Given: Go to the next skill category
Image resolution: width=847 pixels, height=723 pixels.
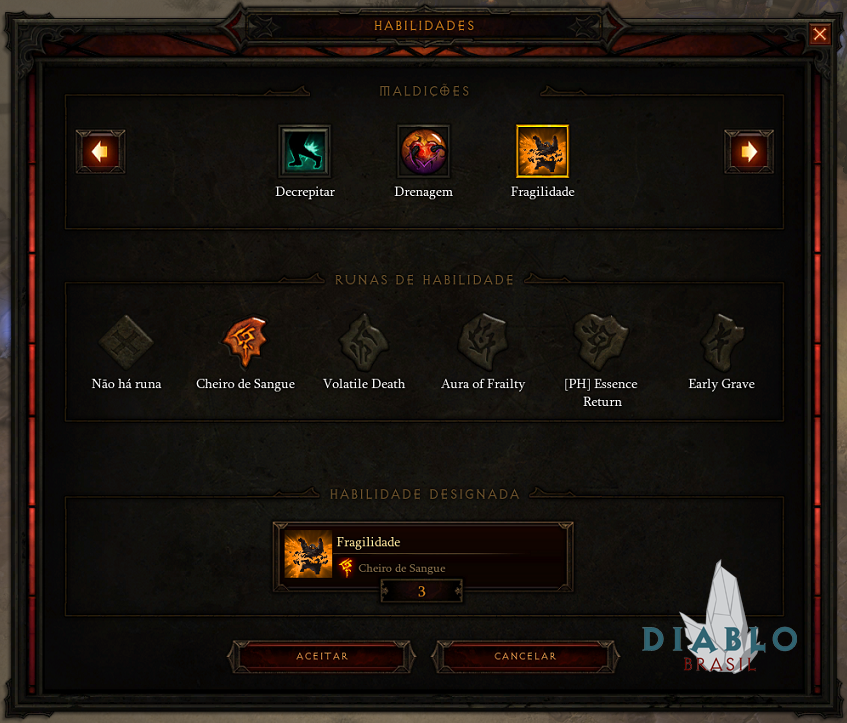Looking at the screenshot, I should pyautogui.click(x=748, y=152).
